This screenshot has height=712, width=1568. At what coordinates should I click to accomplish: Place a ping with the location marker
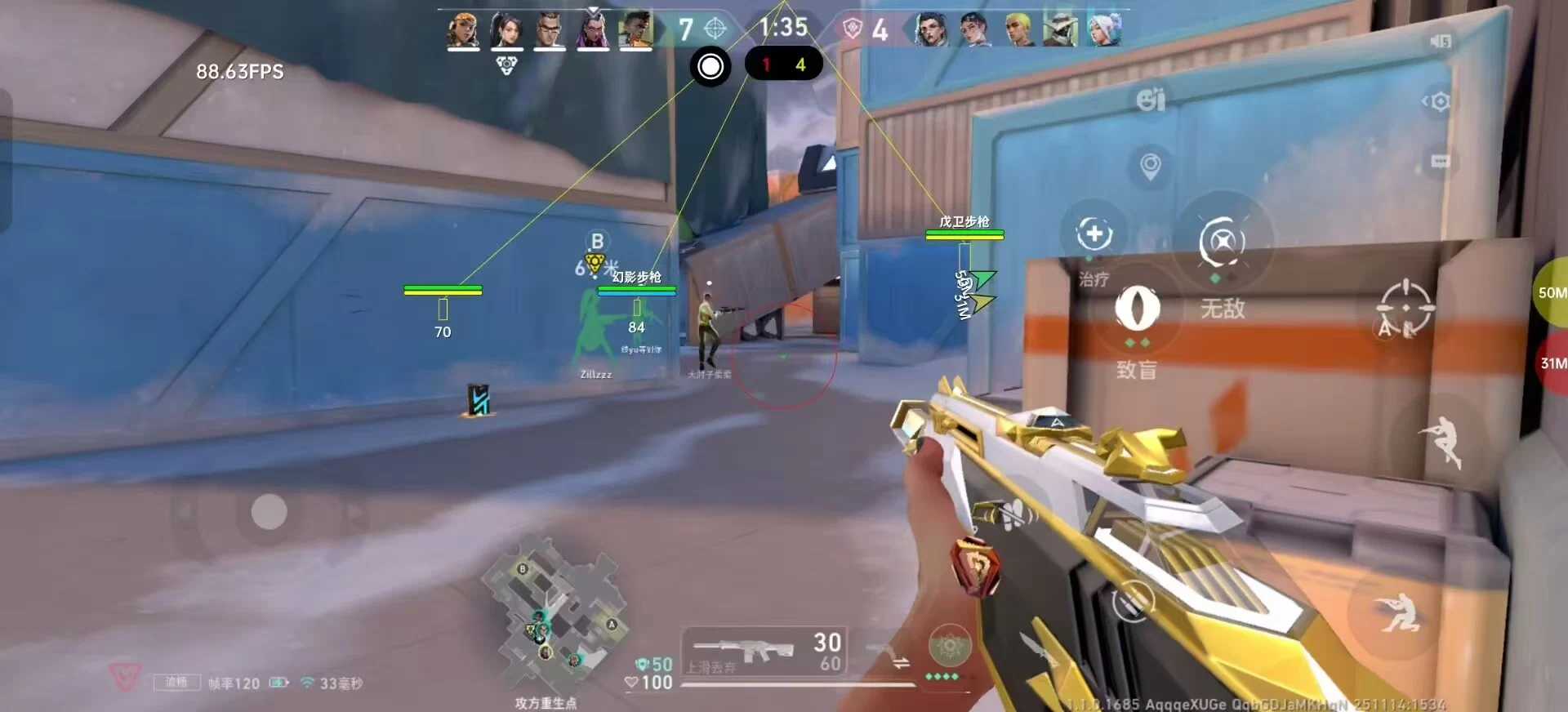coord(1150,166)
